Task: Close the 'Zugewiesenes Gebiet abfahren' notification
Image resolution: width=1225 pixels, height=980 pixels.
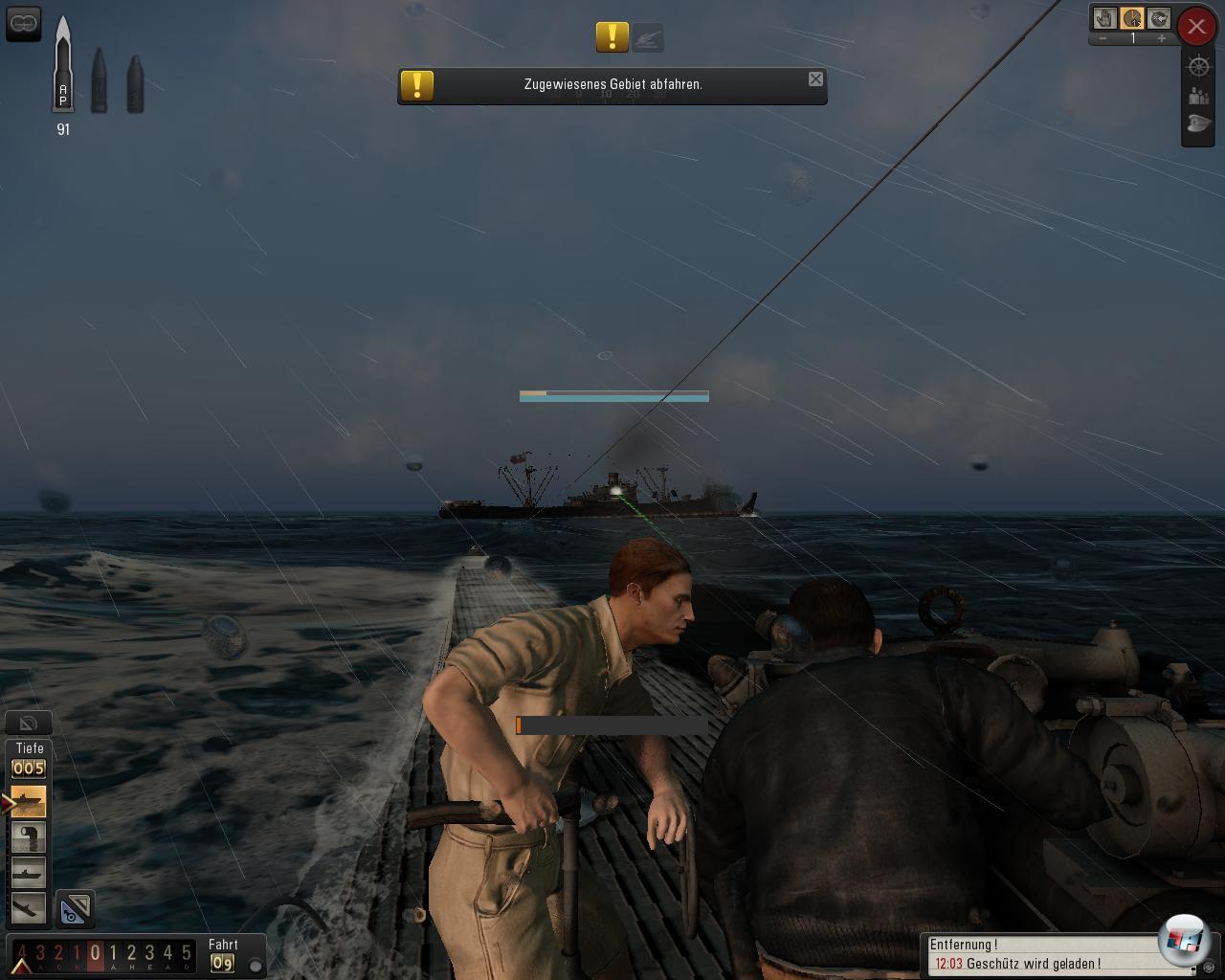Action: [x=815, y=79]
